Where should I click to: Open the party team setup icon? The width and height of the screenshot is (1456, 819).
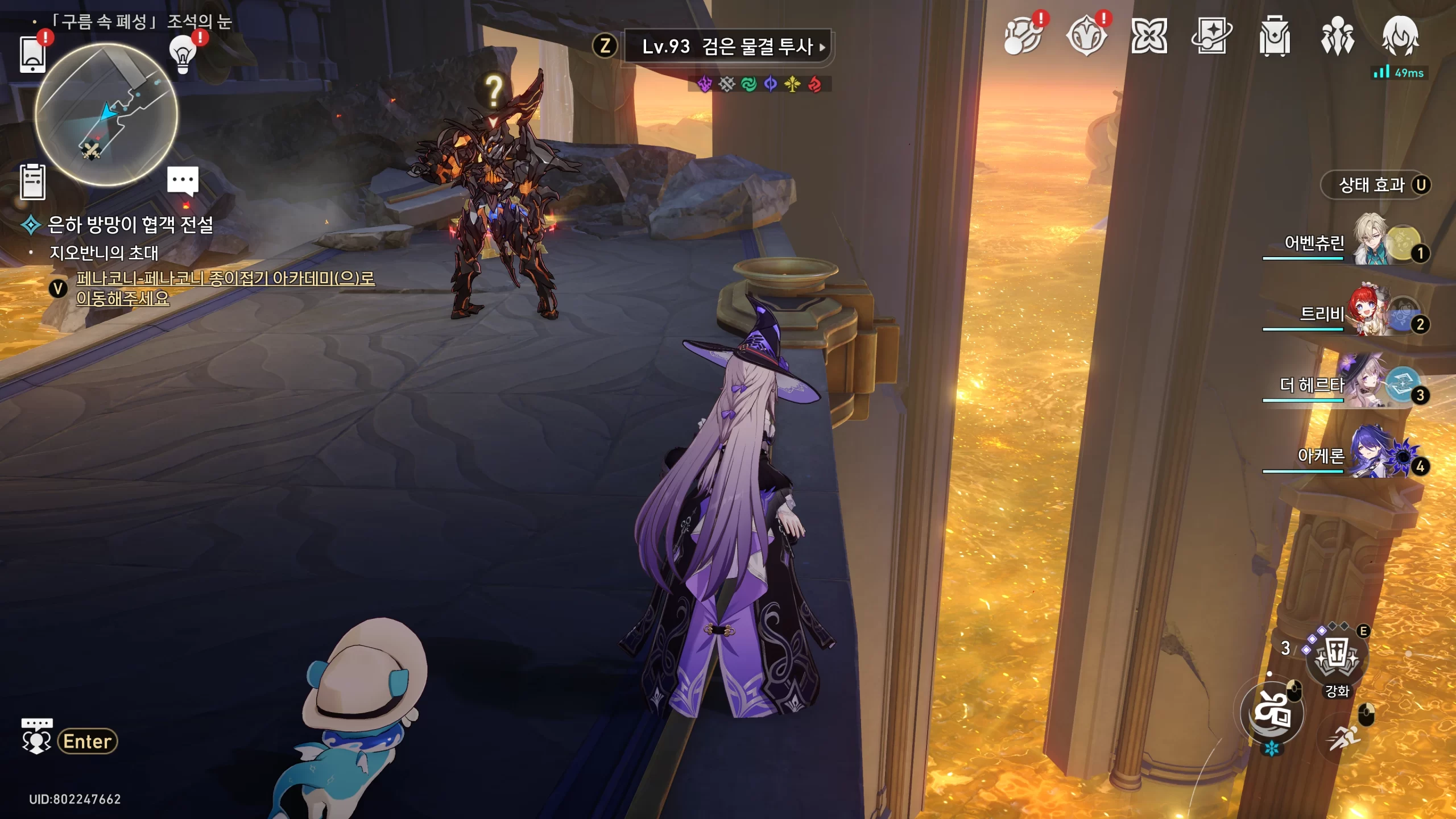click(1337, 36)
